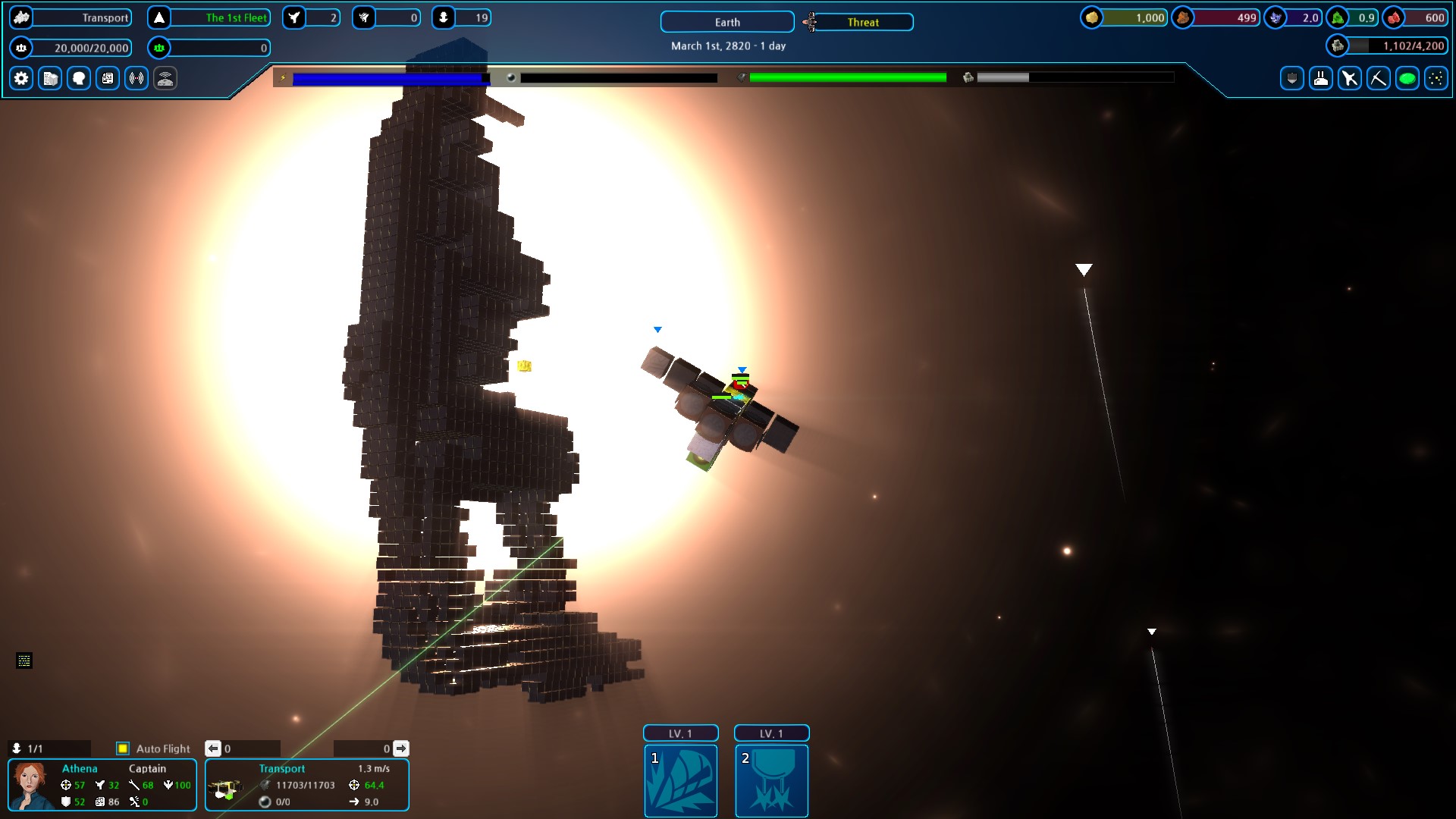Decrease the left value with arrow stepper
The height and width of the screenshot is (819, 1456).
(x=213, y=748)
